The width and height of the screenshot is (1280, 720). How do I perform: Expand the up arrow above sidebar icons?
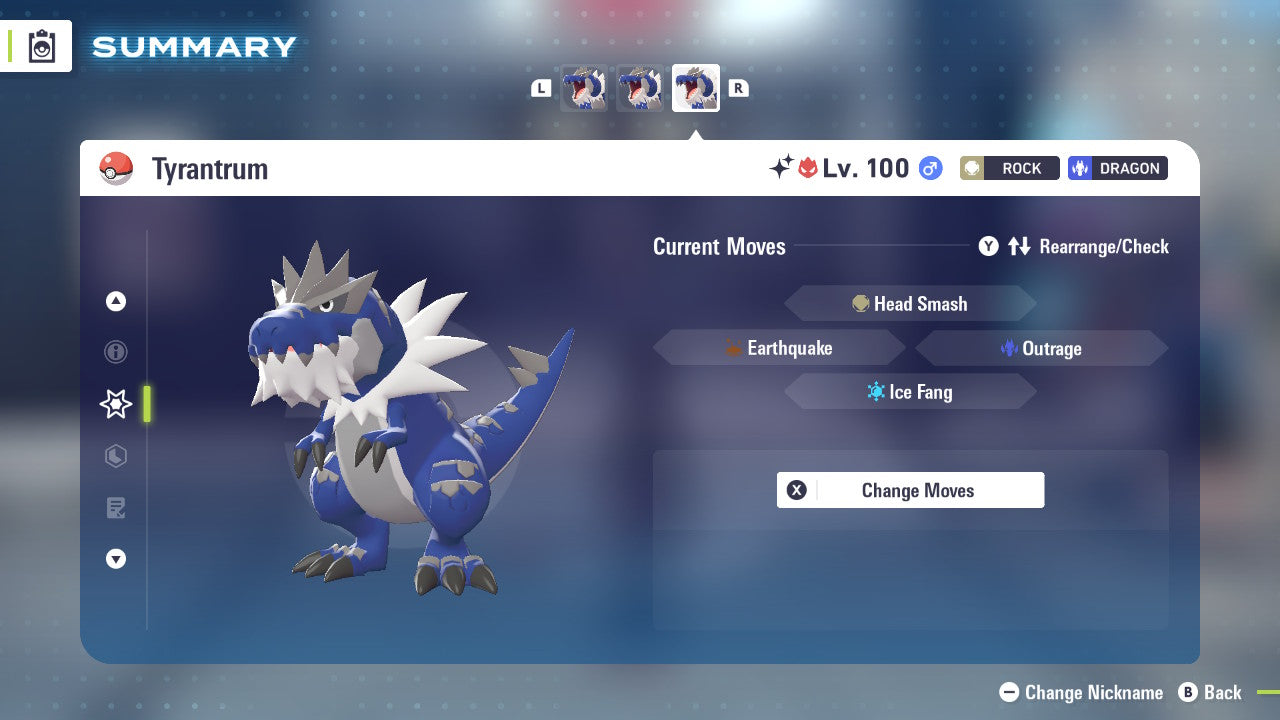click(115, 300)
